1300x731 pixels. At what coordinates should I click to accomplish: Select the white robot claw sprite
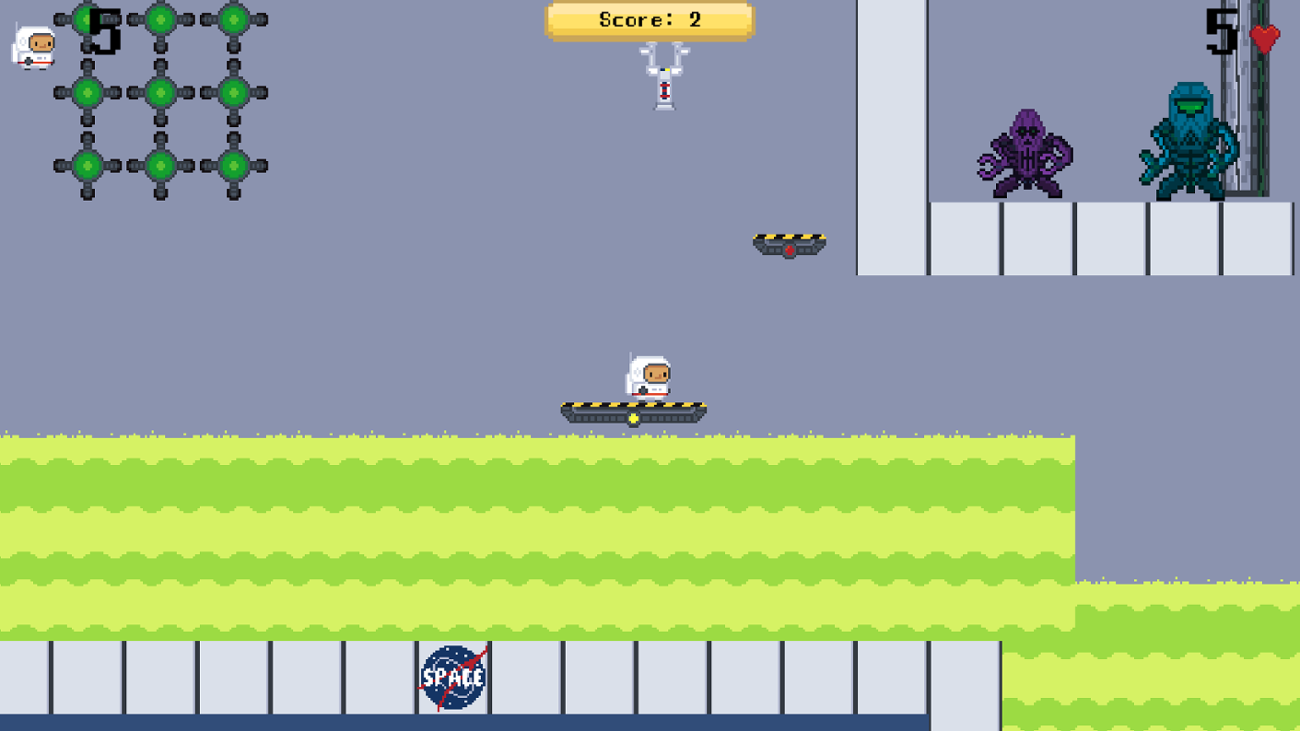(663, 75)
